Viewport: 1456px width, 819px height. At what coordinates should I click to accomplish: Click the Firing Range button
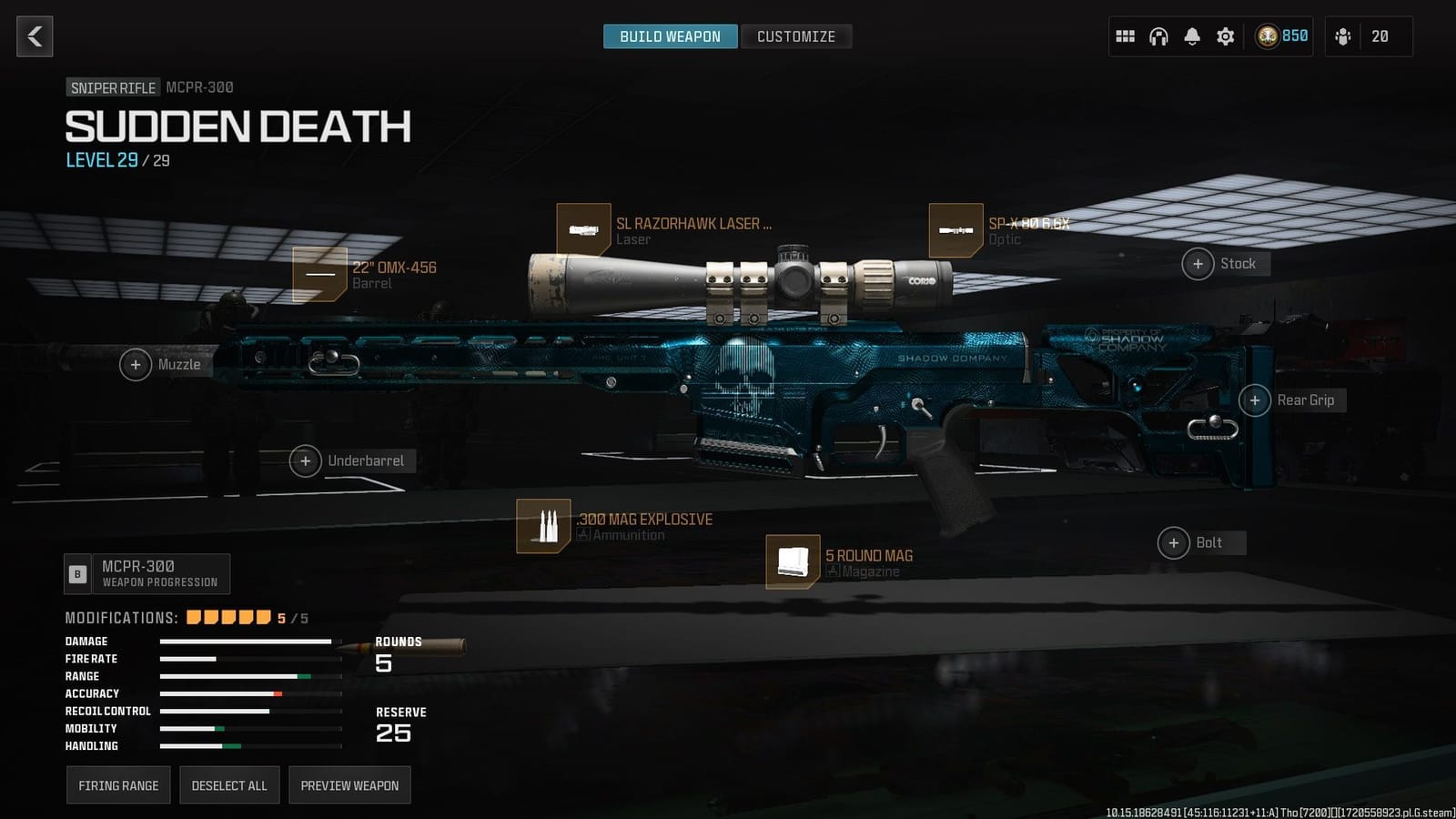(x=118, y=784)
